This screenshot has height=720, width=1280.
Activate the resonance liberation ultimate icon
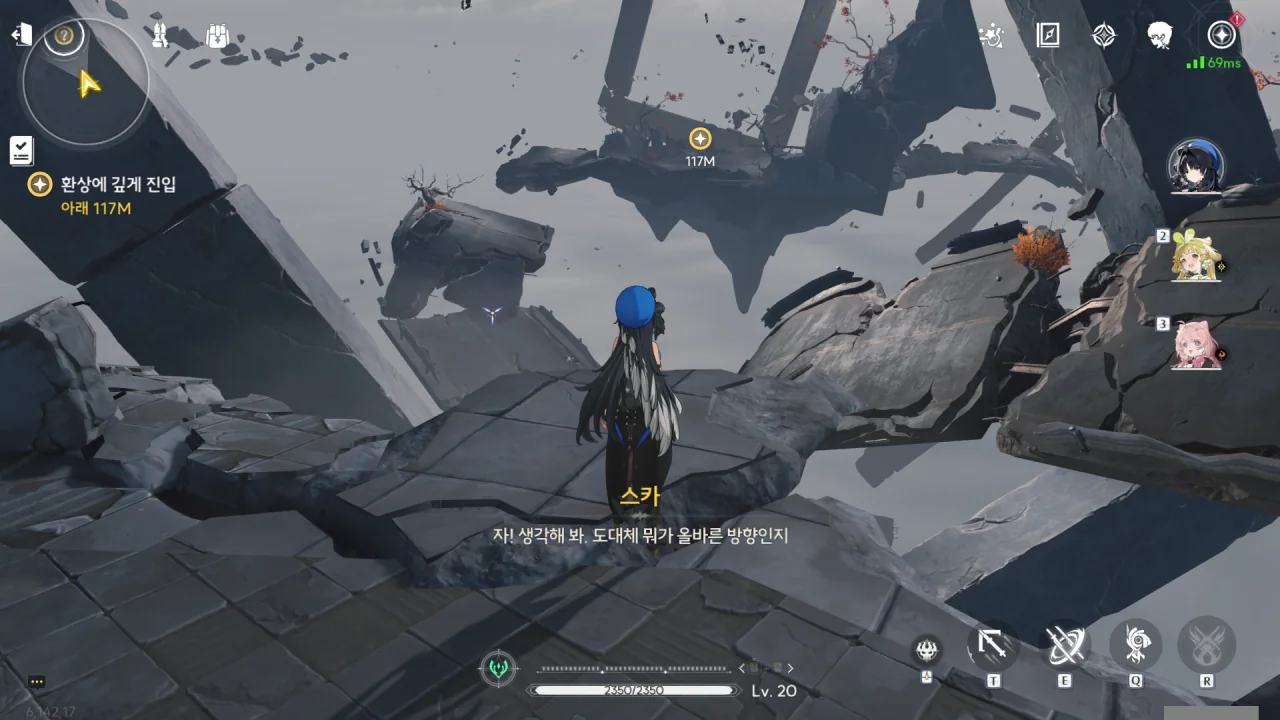point(1207,645)
